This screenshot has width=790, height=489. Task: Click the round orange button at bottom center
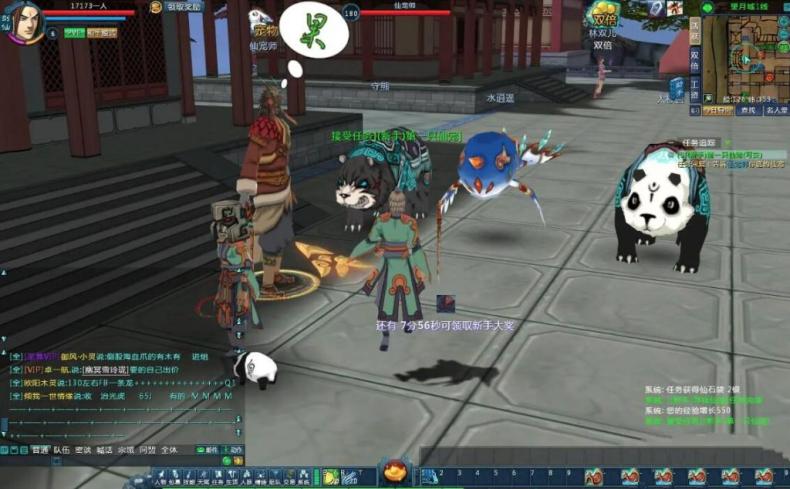[x=394, y=470]
